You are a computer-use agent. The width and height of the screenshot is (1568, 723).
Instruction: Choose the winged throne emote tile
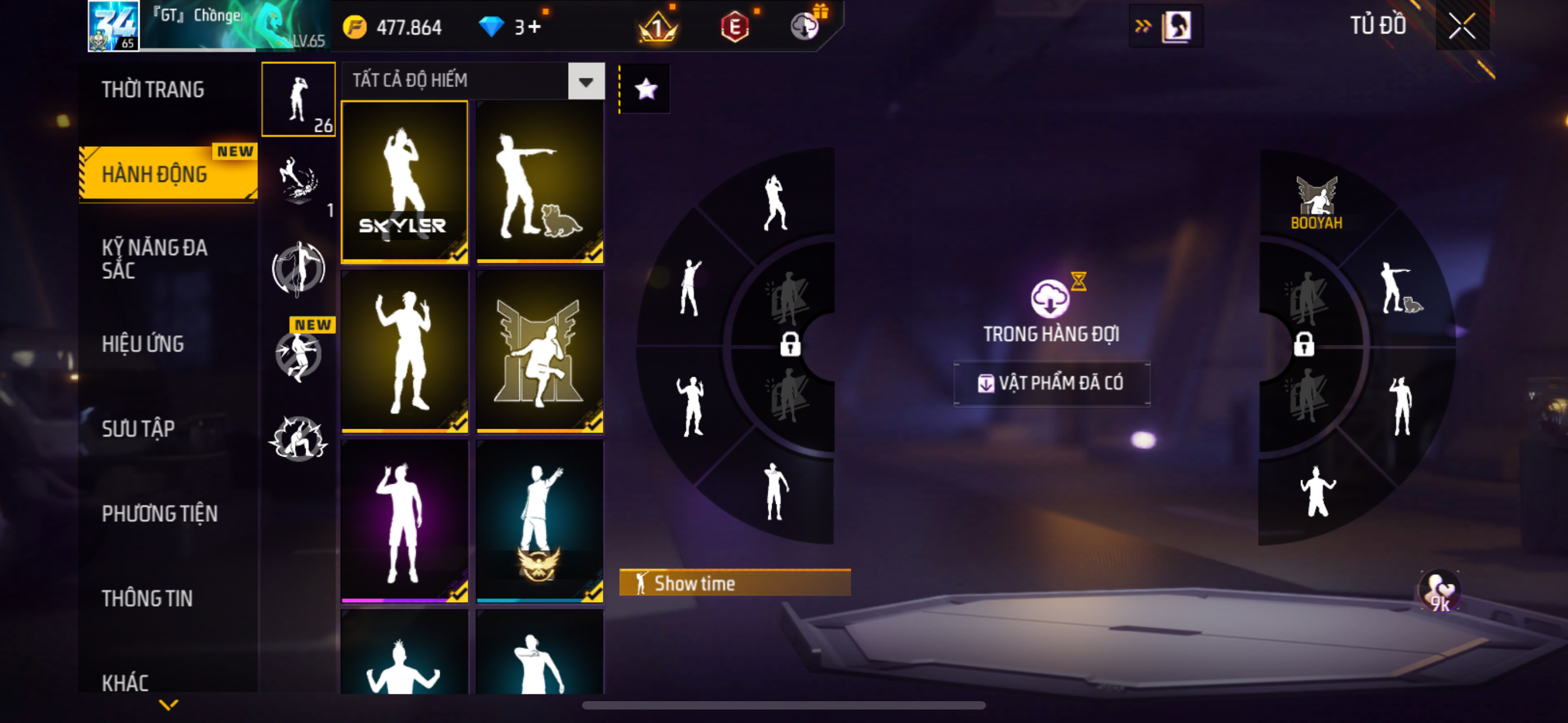click(x=539, y=352)
